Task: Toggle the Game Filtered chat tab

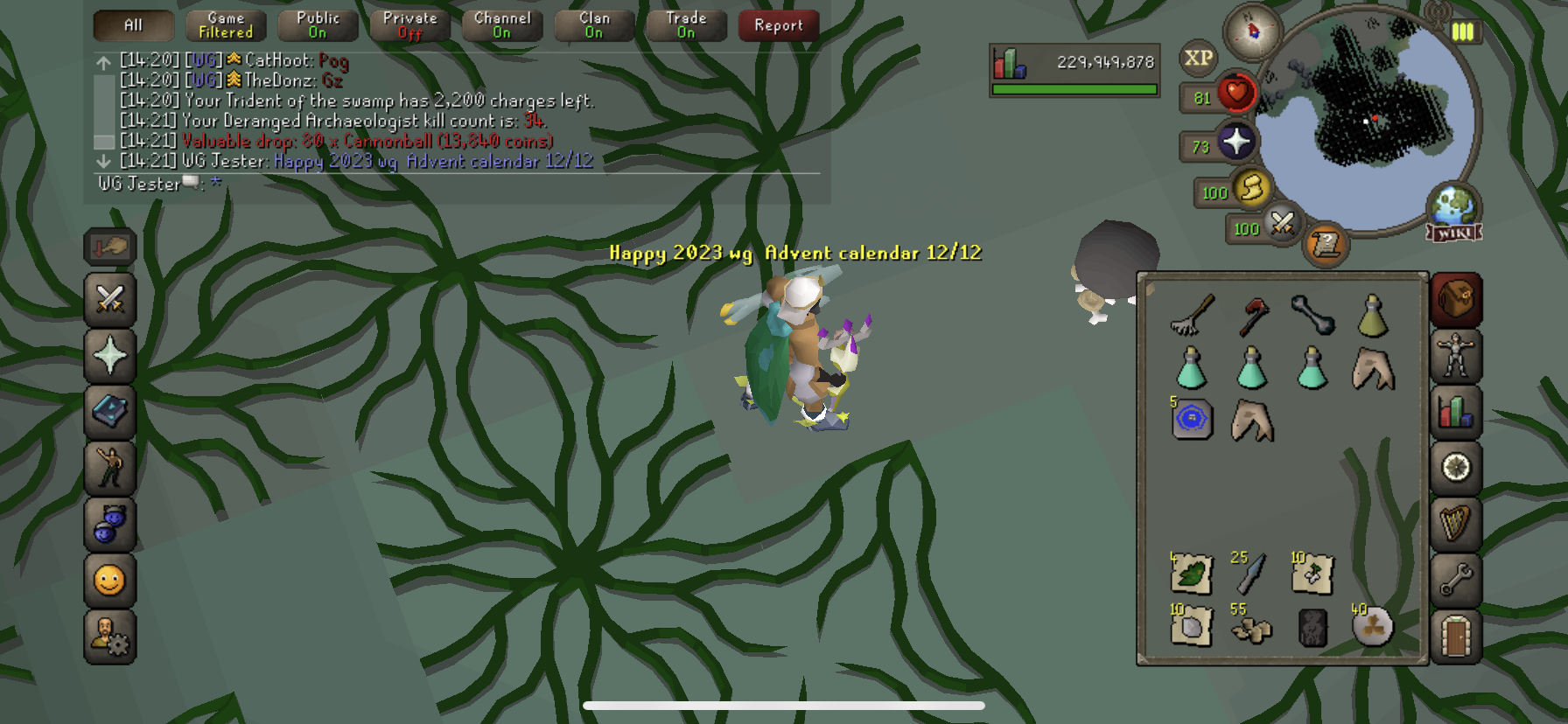Action: click(226, 25)
